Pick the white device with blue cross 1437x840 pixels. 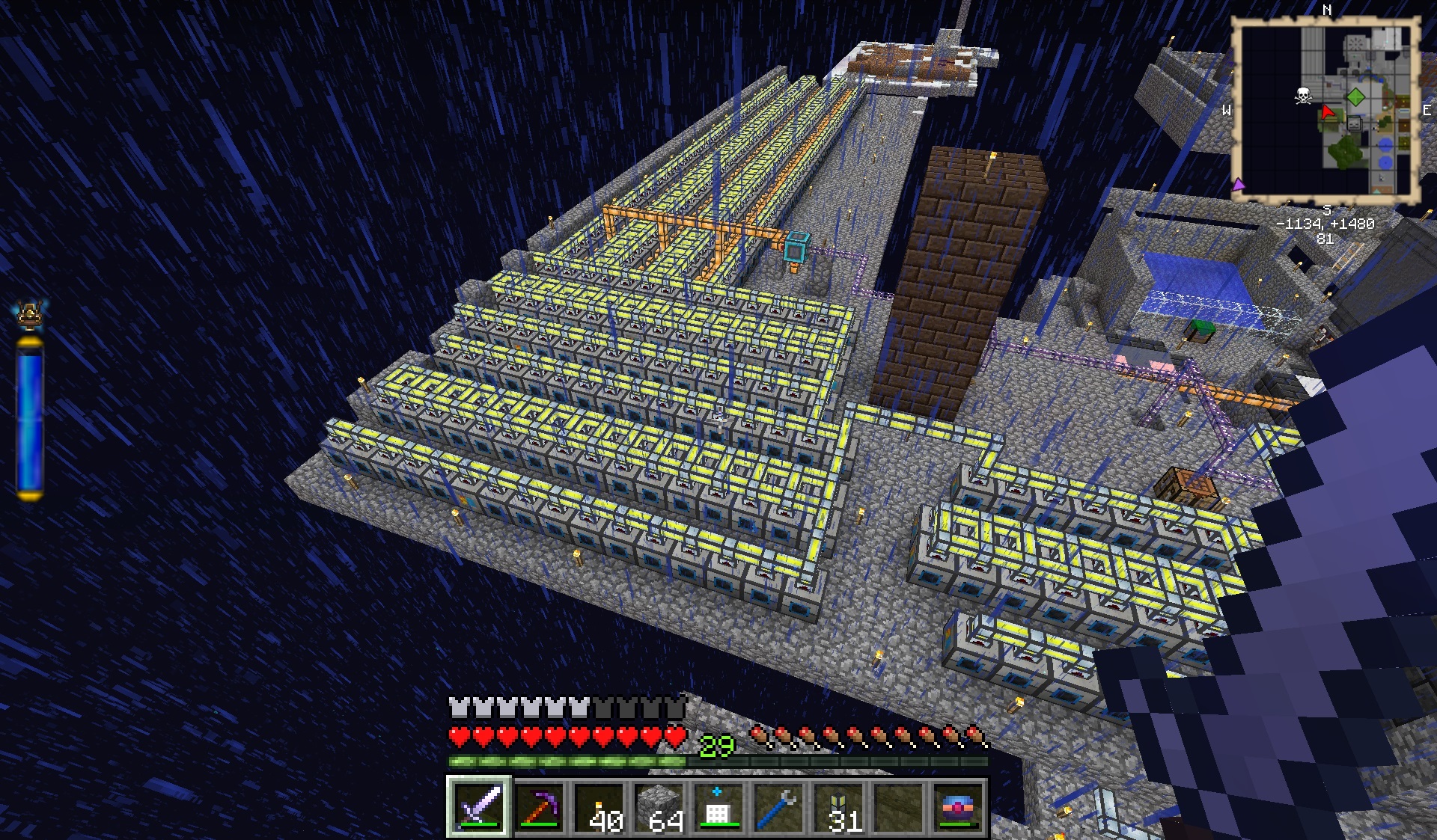click(x=718, y=807)
